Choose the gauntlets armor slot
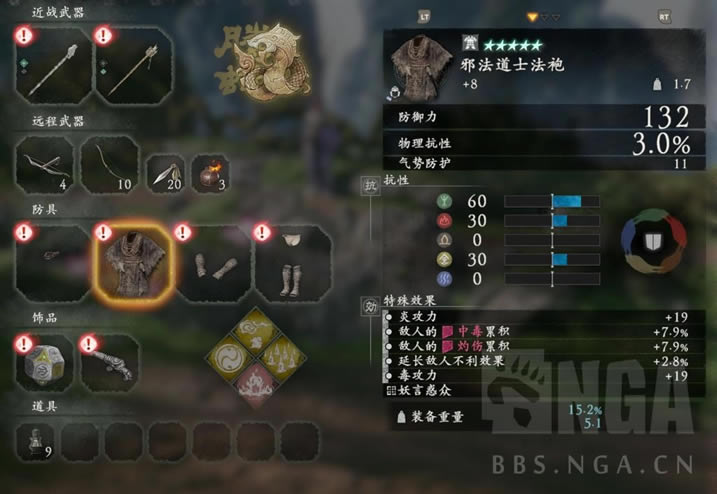Screen dimensions: 717x494 point(213,262)
